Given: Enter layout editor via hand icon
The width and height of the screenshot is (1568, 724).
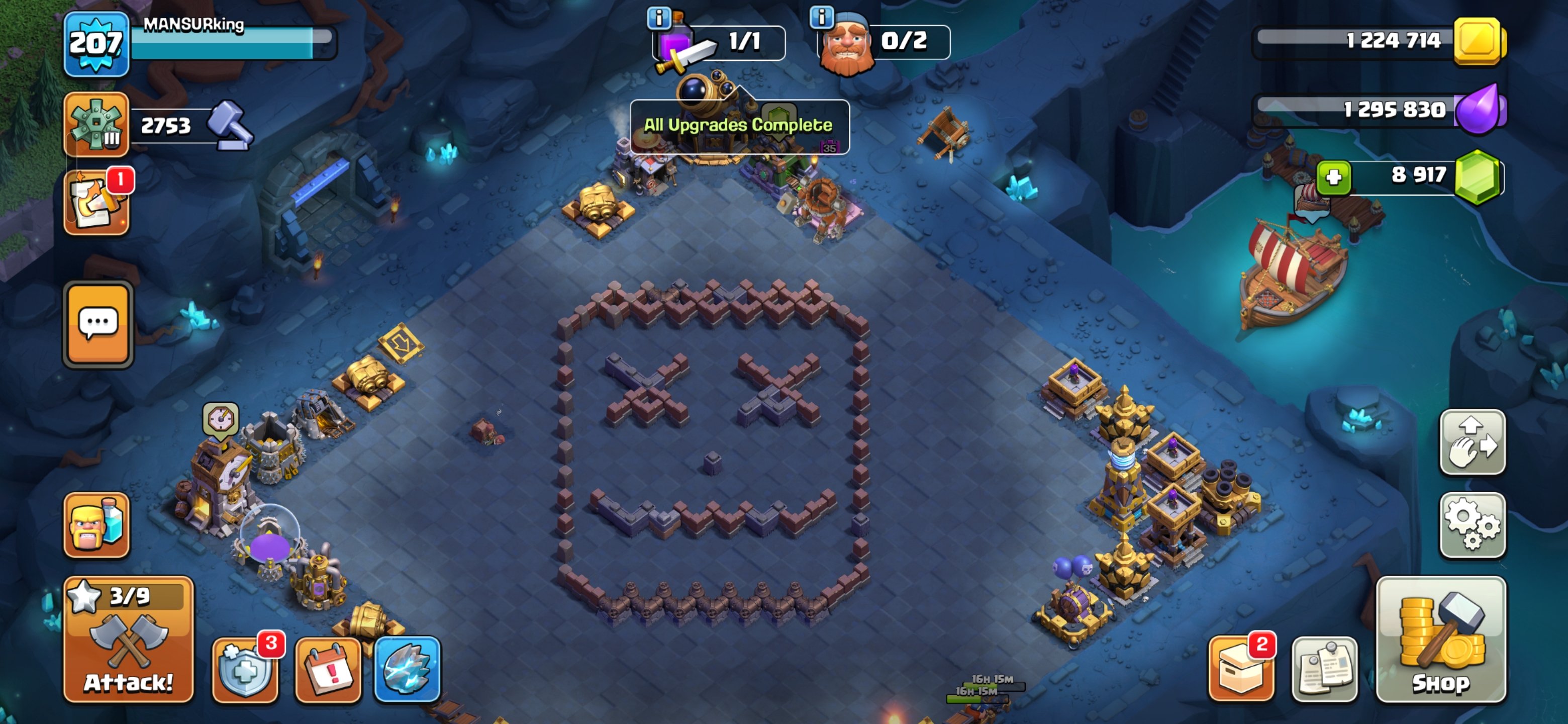Looking at the screenshot, I should point(1473,442).
